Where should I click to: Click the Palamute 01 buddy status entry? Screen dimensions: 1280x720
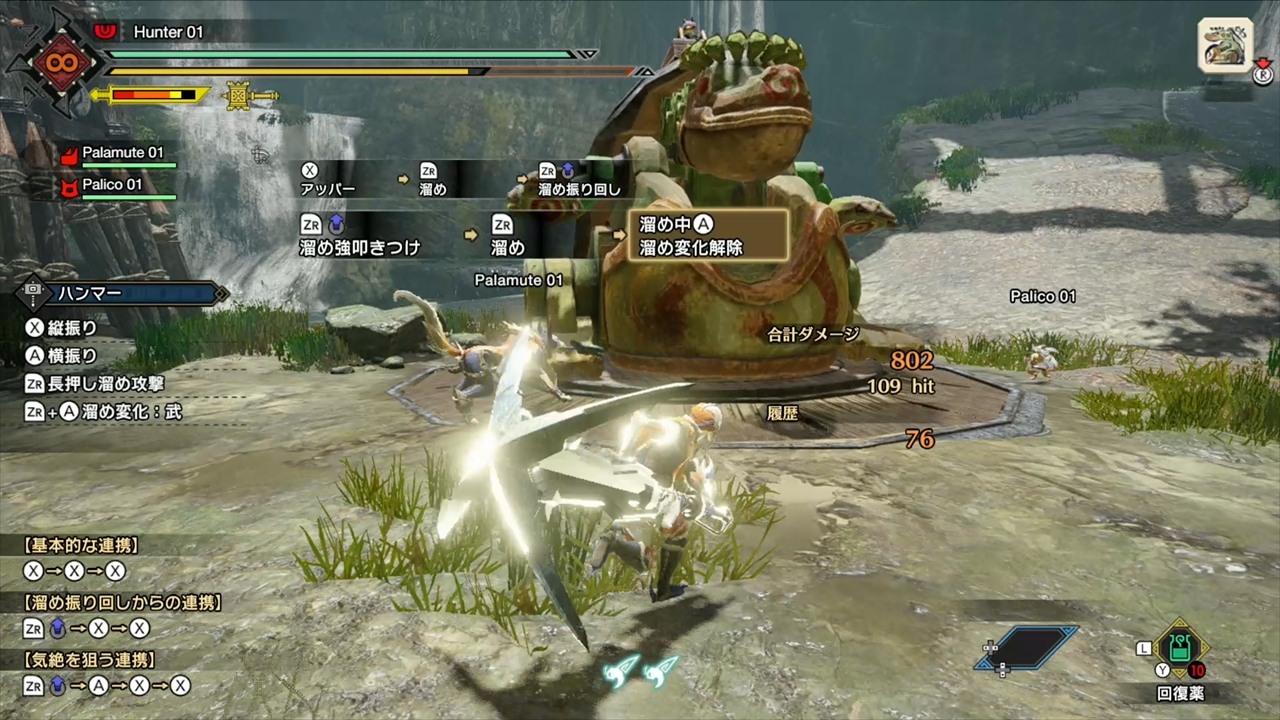[x=121, y=154]
